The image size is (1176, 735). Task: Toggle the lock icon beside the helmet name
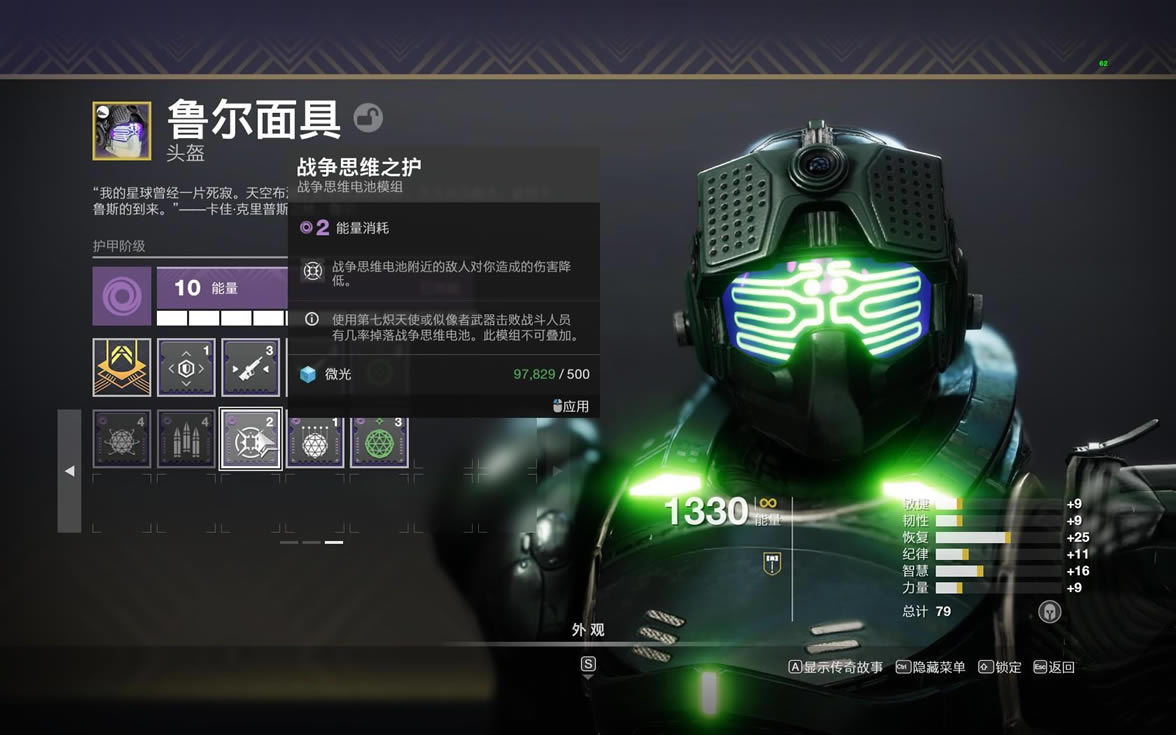[368, 118]
